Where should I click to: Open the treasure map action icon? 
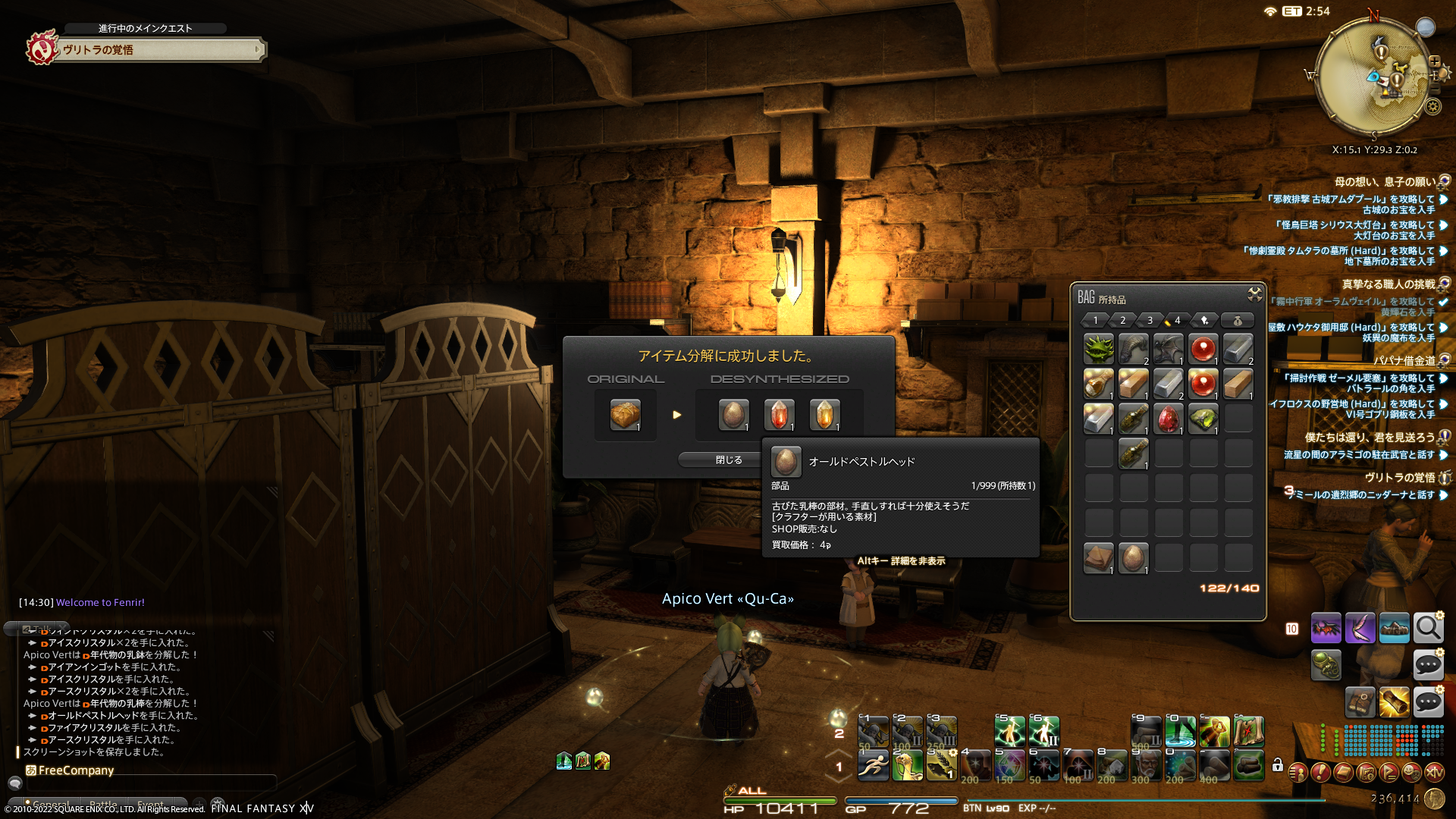coord(1248,731)
